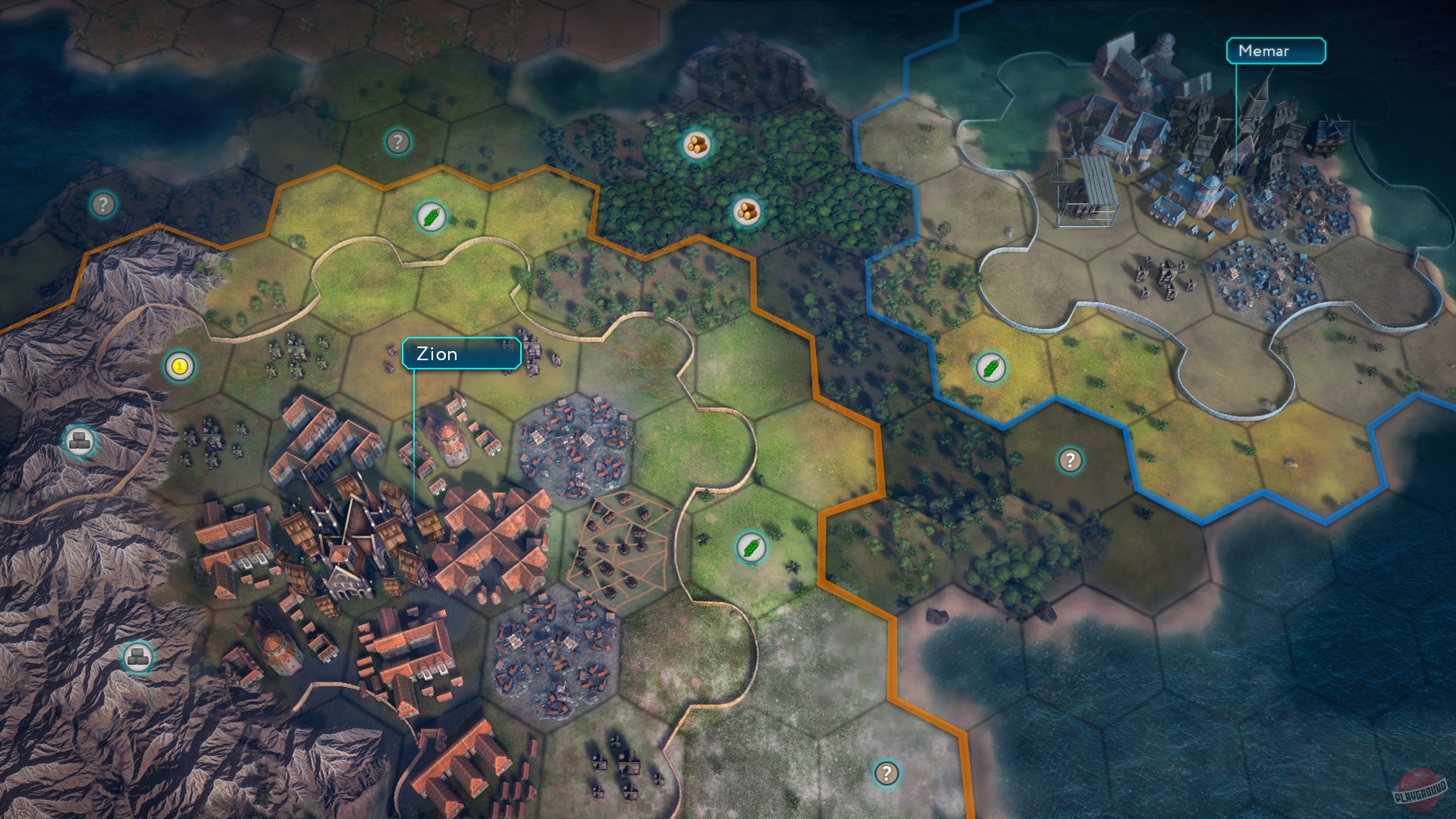Open the Memar city banner
Viewport: 1456px width, 819px height.
pos(1276,52)
